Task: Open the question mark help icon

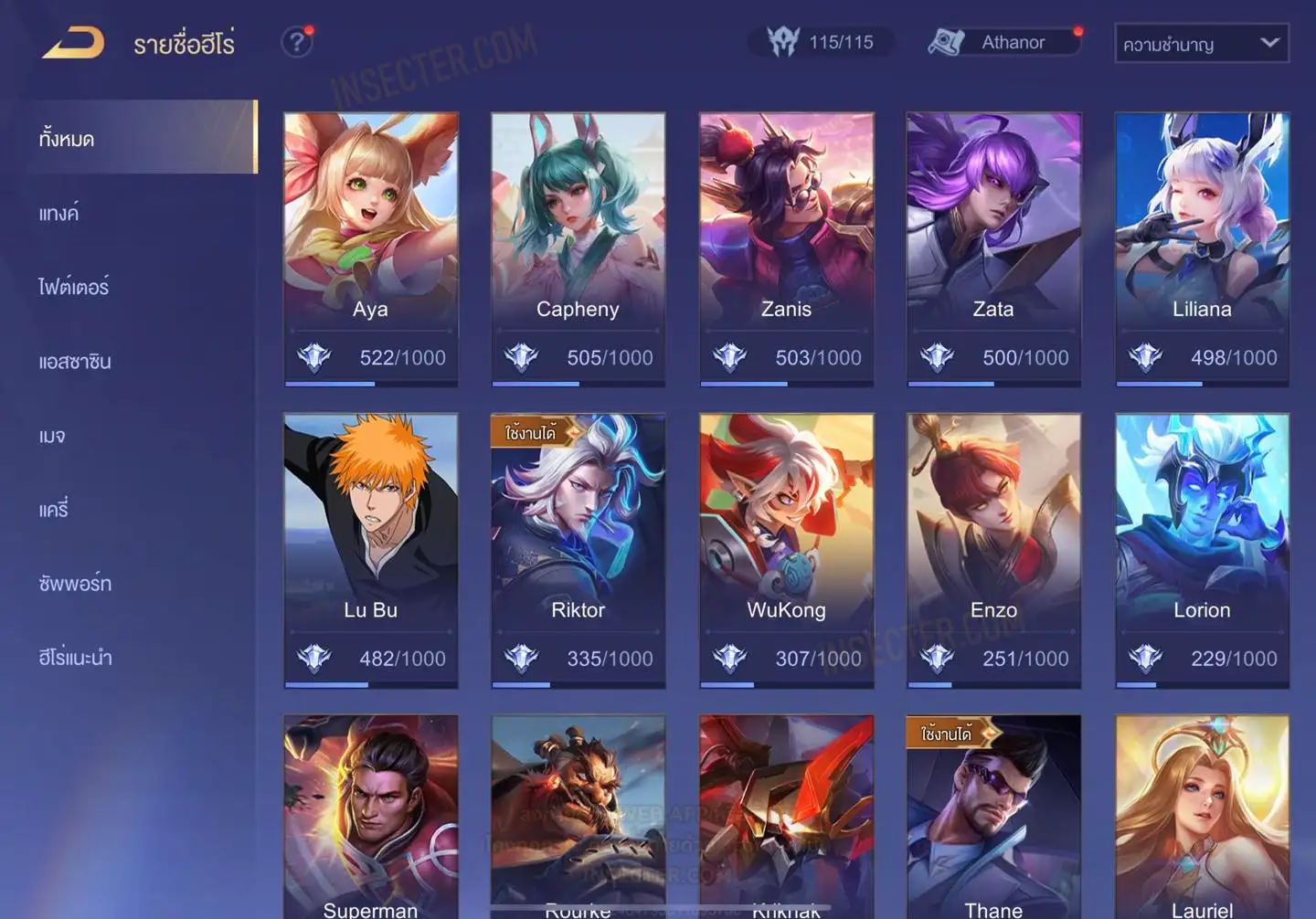Action: [x=296, y=42]
